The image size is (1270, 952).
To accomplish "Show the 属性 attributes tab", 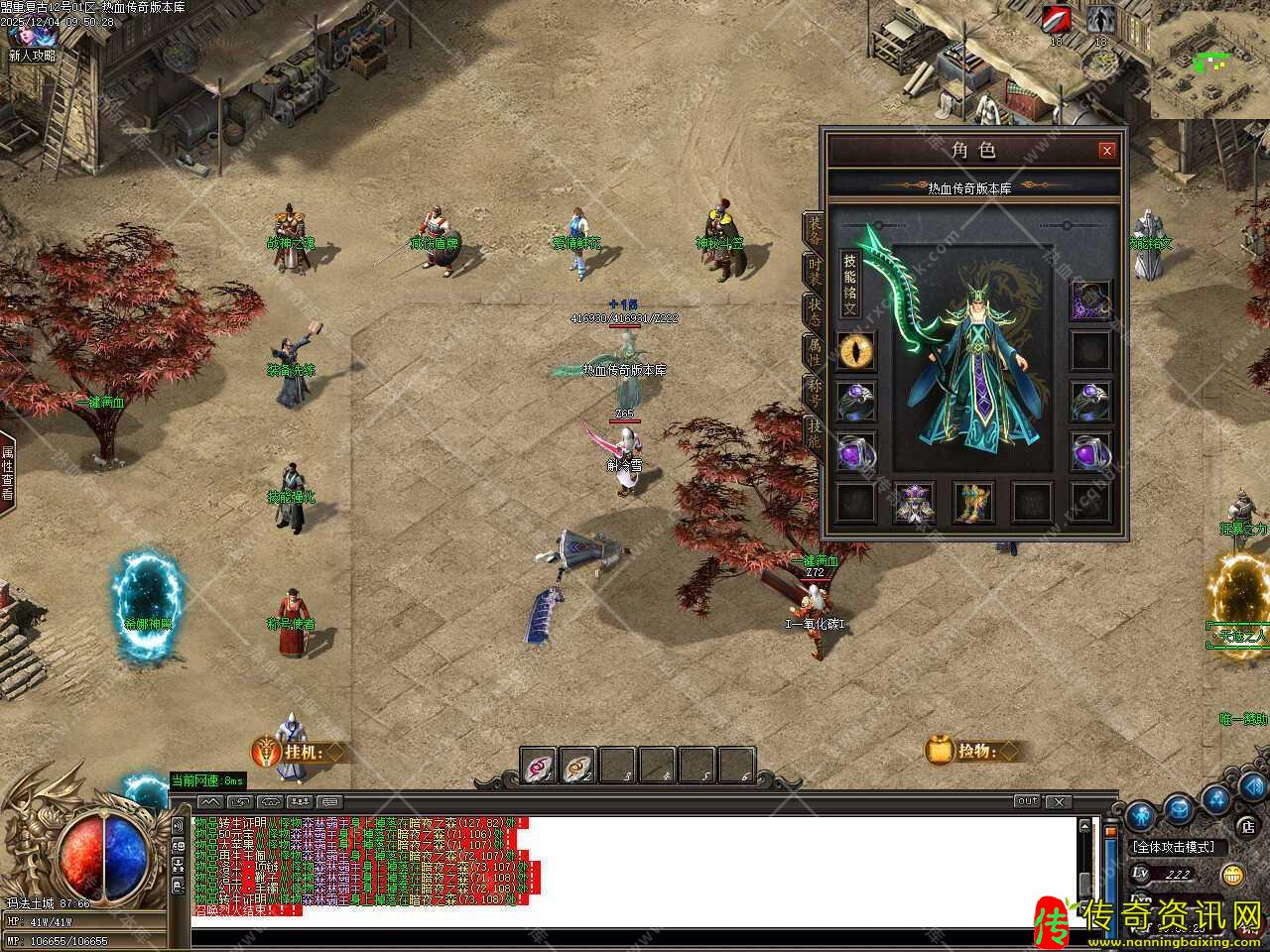I will tap(814, 350).
